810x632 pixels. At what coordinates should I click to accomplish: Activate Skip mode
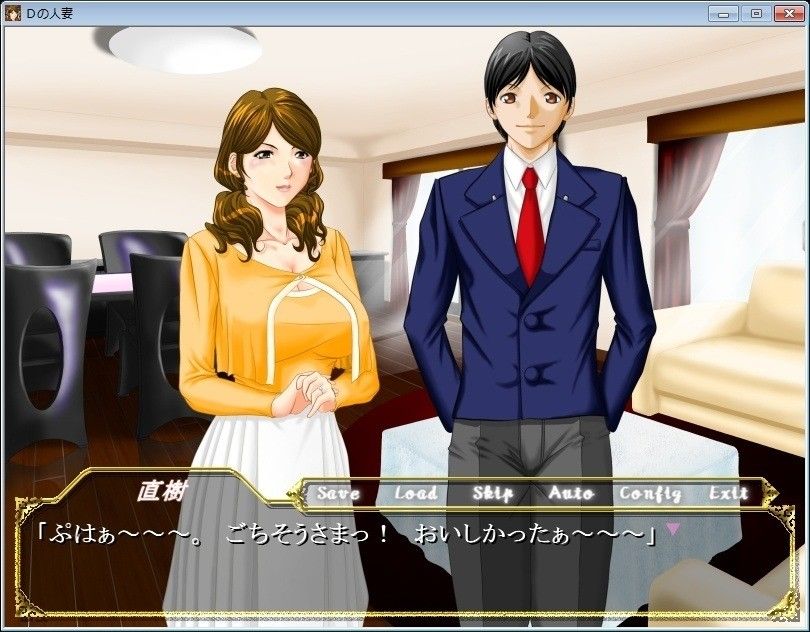(x=492, y=493)
